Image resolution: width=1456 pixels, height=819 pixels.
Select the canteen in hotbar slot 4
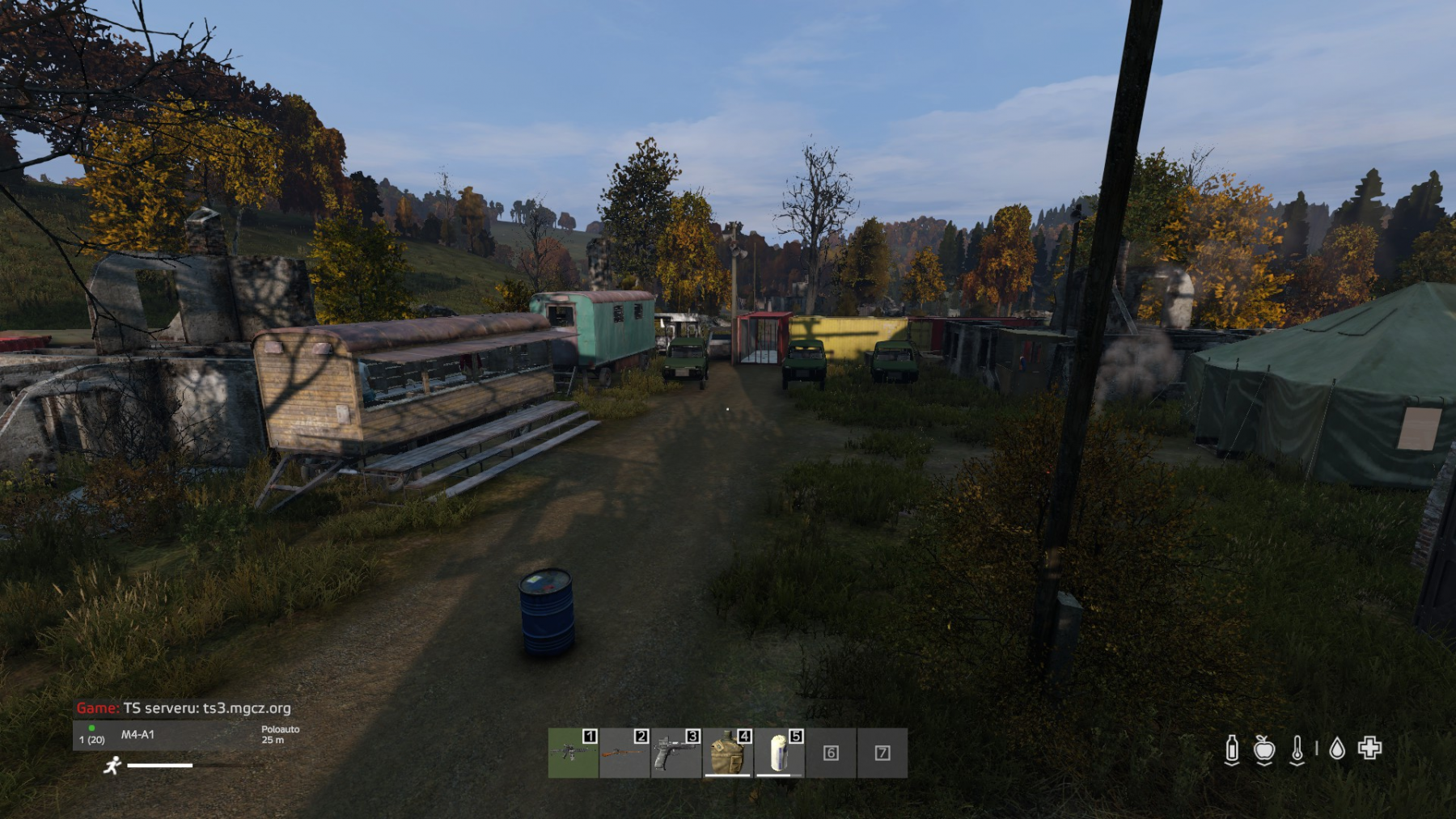tap(727, 753)
